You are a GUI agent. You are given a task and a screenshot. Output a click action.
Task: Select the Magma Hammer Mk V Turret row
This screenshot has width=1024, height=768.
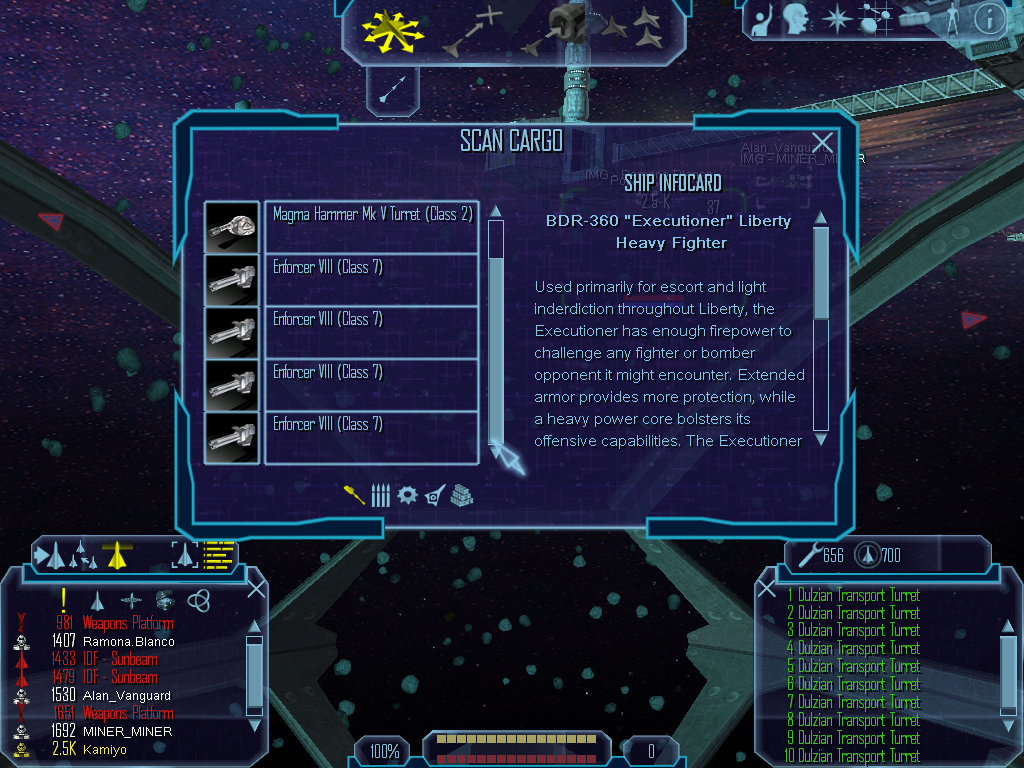coord(370,227)
